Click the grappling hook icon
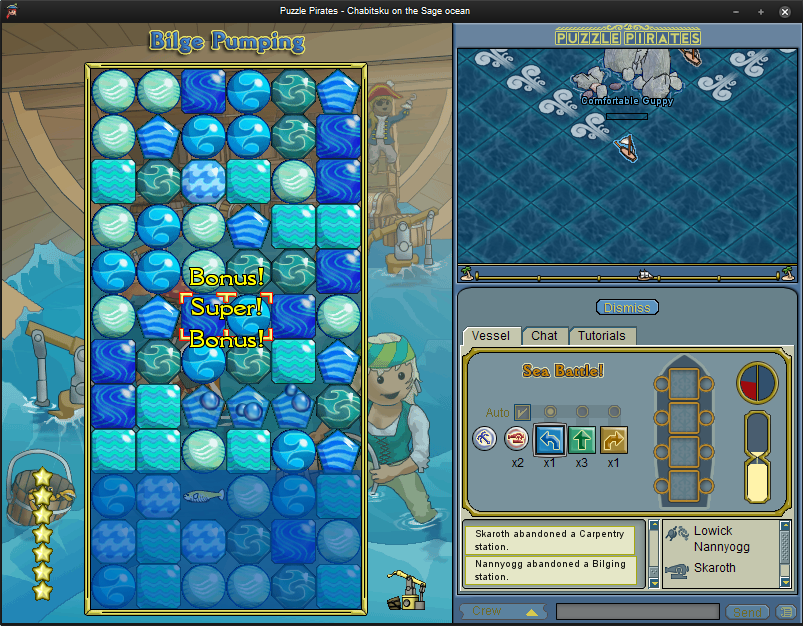 (x=485, y=438)
